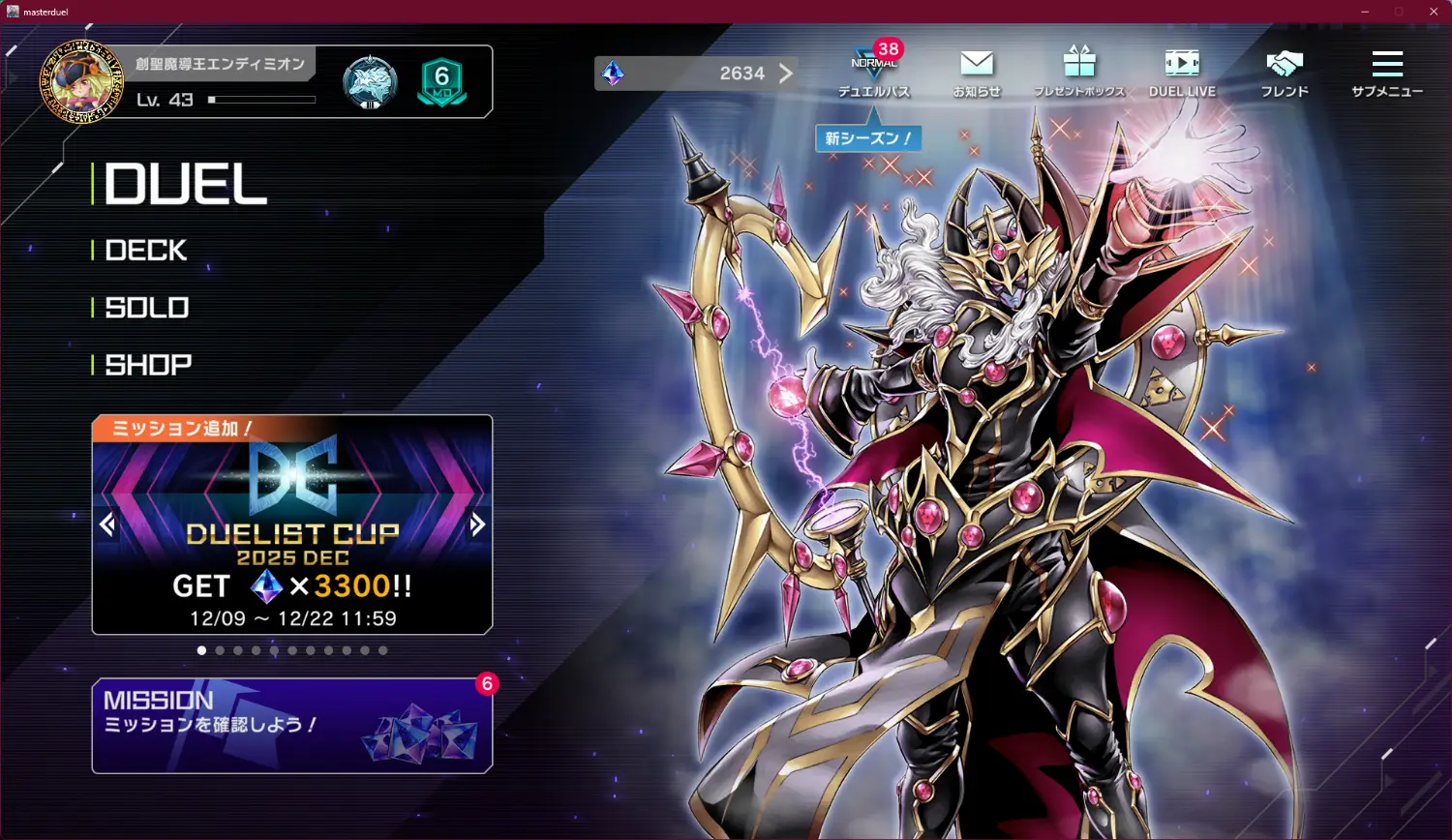Viewport: 1452px width, 840px height.
Task: Close the masterduel window
Action: pyautogui.click(x=1434, y=12)
